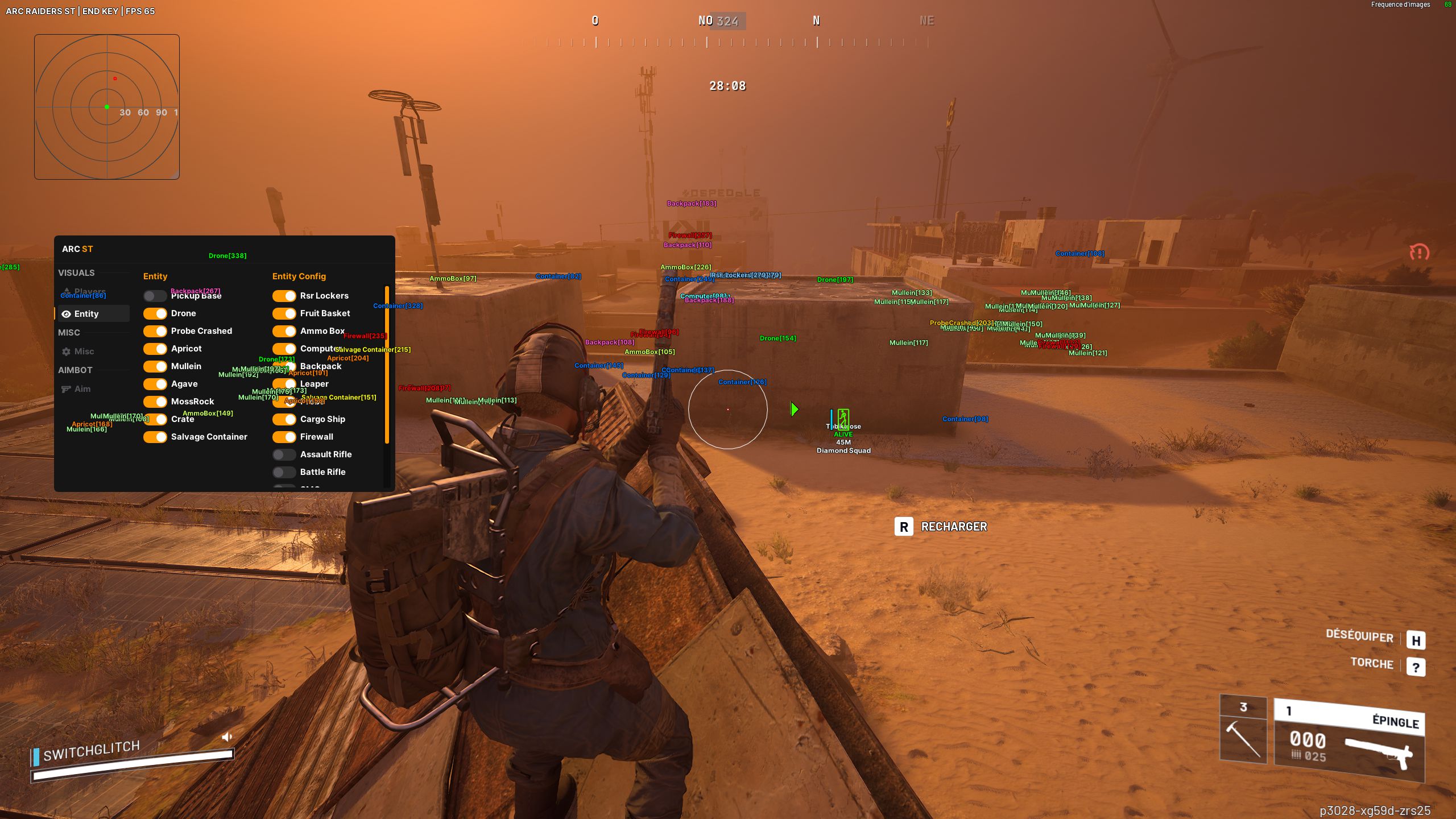Click the pistol icon next to Aim
The image size is (1456, 819).
pyautogui.click(x=65, y=388)
